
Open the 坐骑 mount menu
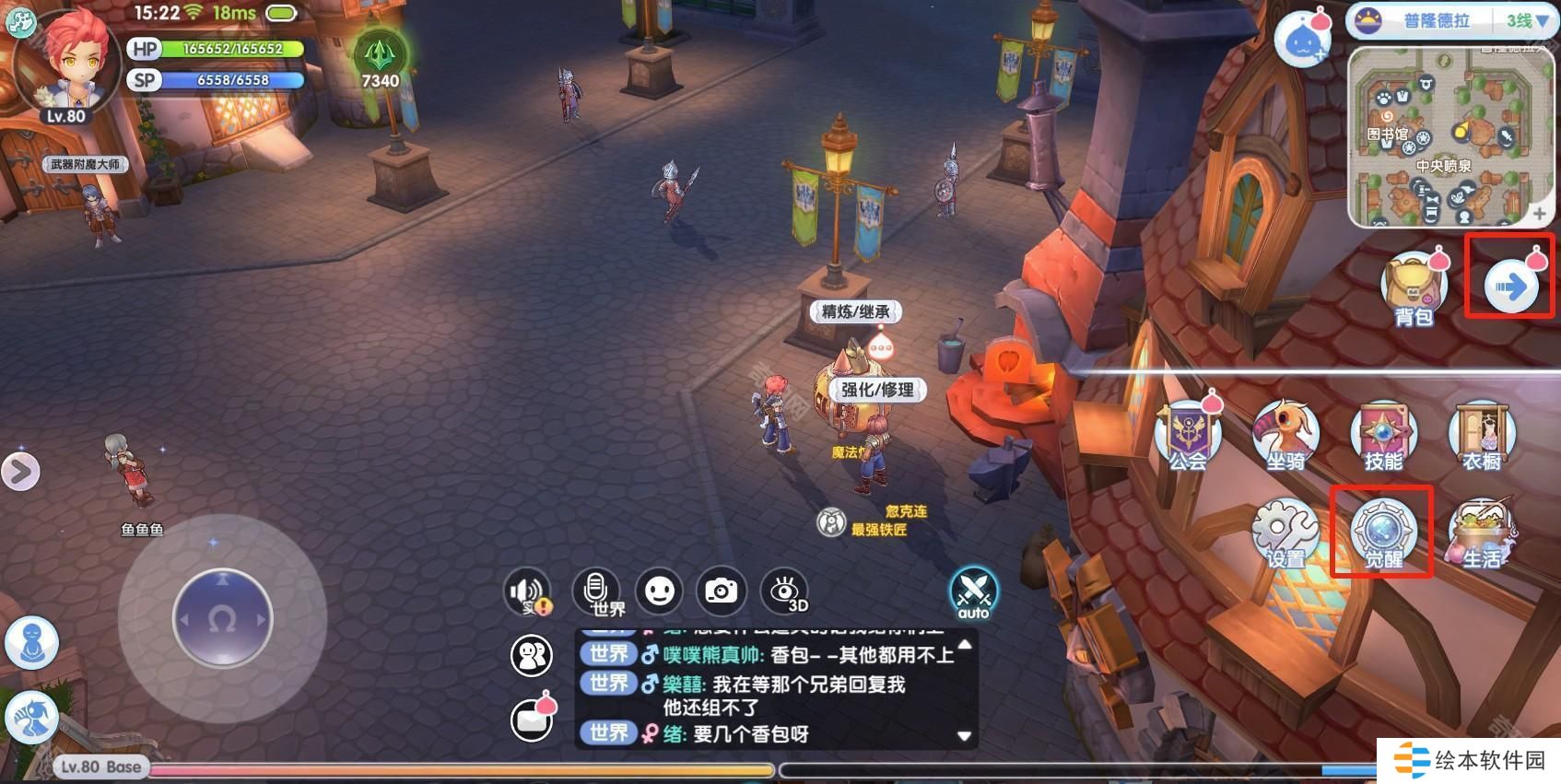1285,436
